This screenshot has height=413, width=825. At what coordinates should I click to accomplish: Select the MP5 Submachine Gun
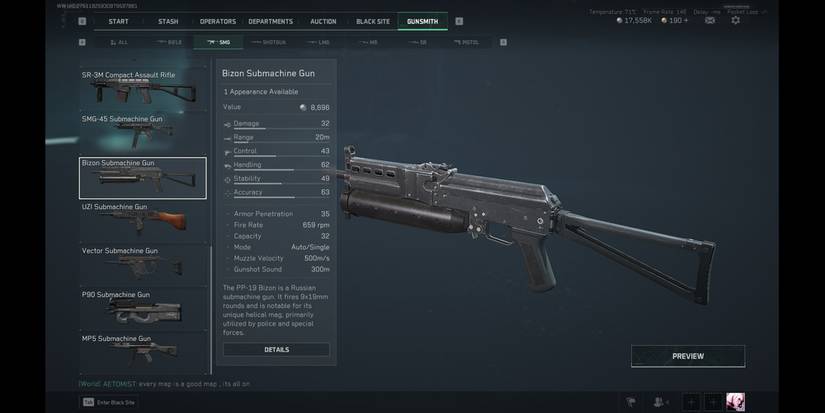click(x=143, y=350)
